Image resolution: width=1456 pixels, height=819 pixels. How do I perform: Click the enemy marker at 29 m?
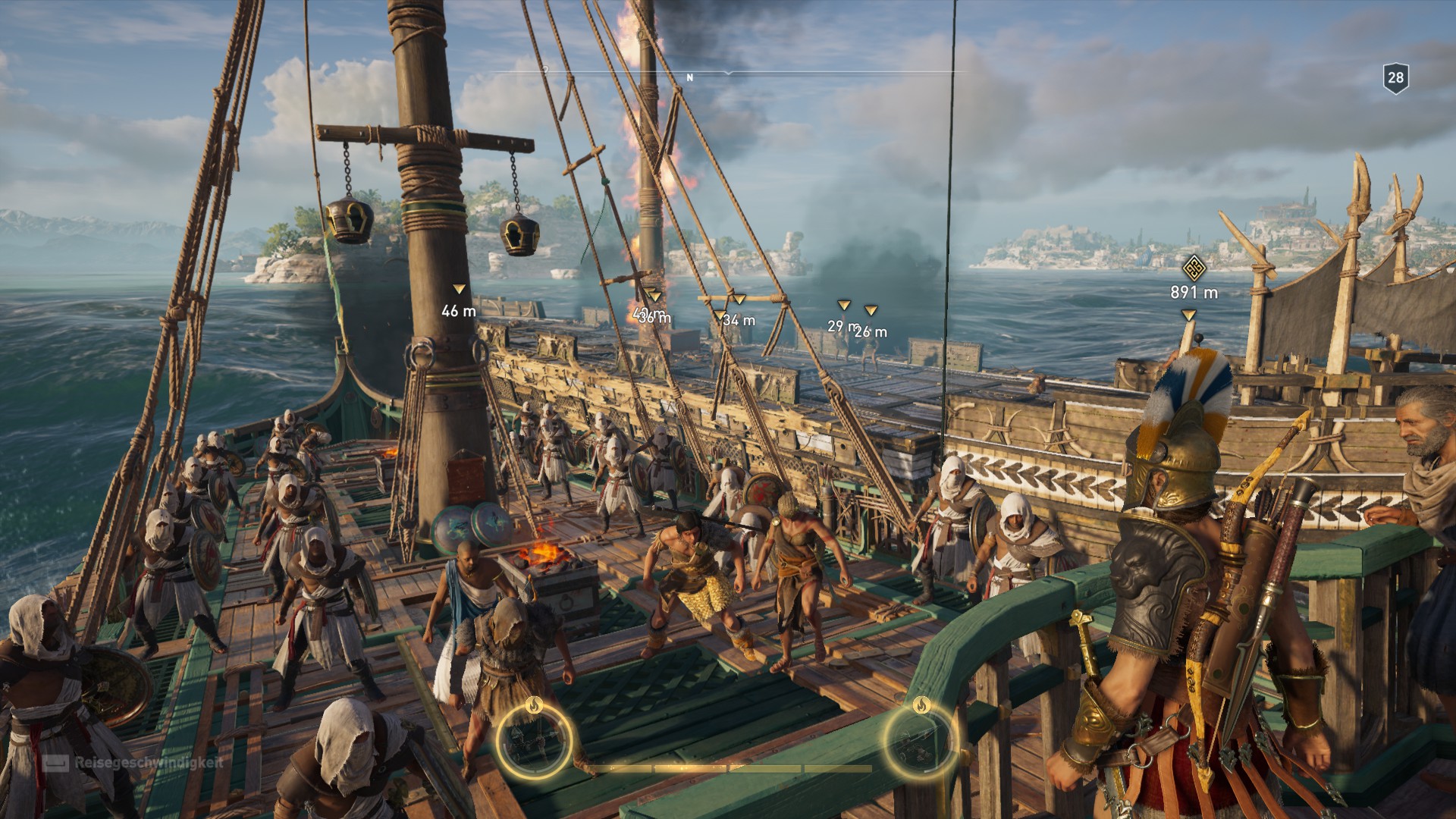click(x=843, y=306)
